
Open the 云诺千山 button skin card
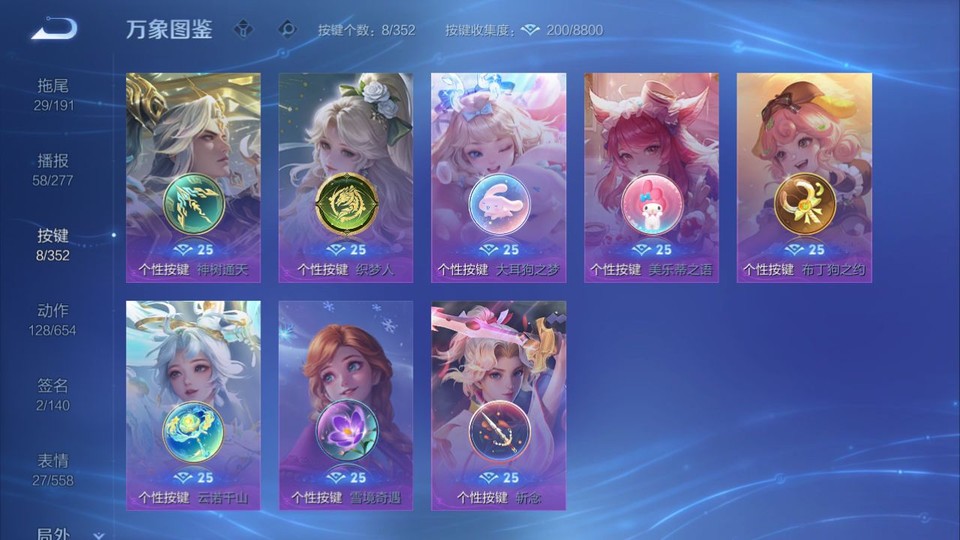193,405
